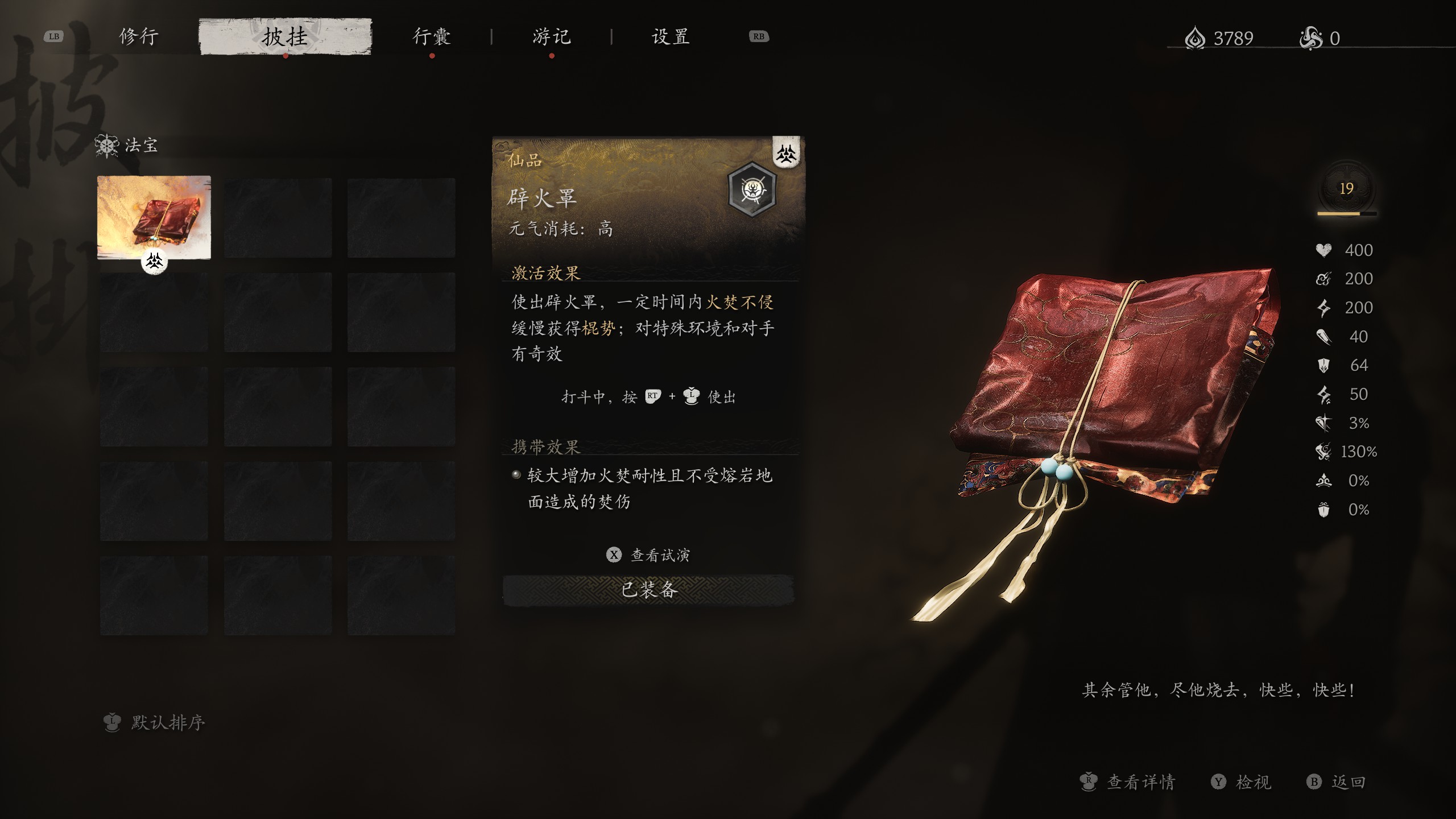1456x819 pixels.
Task: Click the 已装备 equipped button
Action: 648,590
